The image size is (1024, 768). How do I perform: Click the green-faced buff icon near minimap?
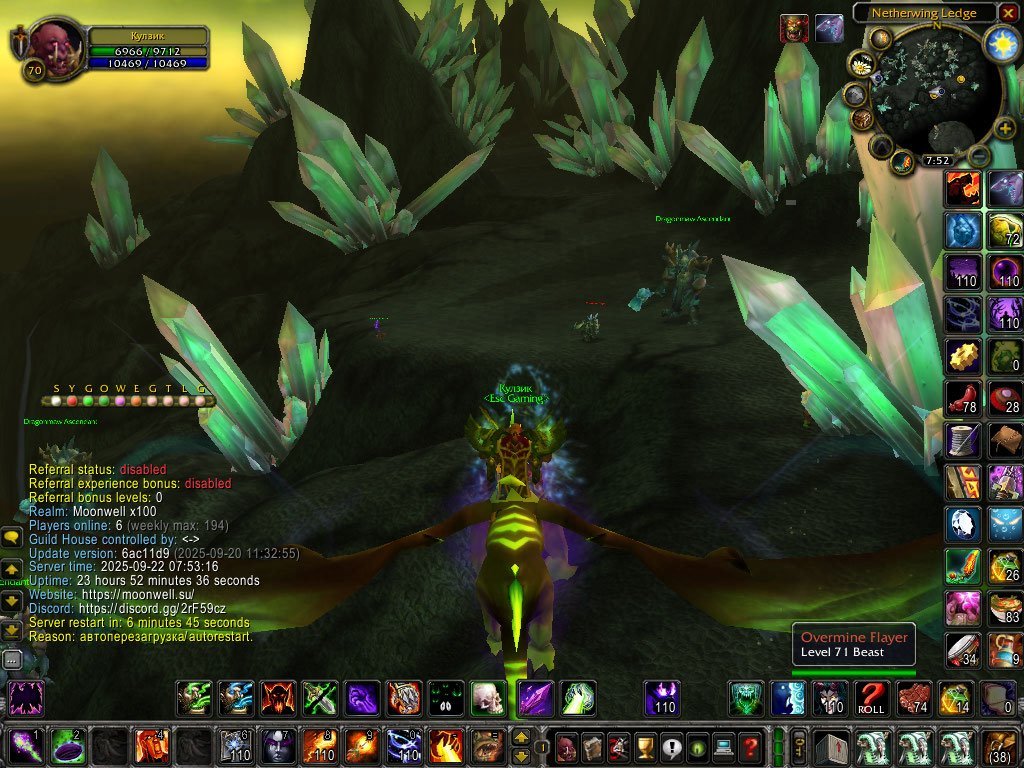[794, 28]
